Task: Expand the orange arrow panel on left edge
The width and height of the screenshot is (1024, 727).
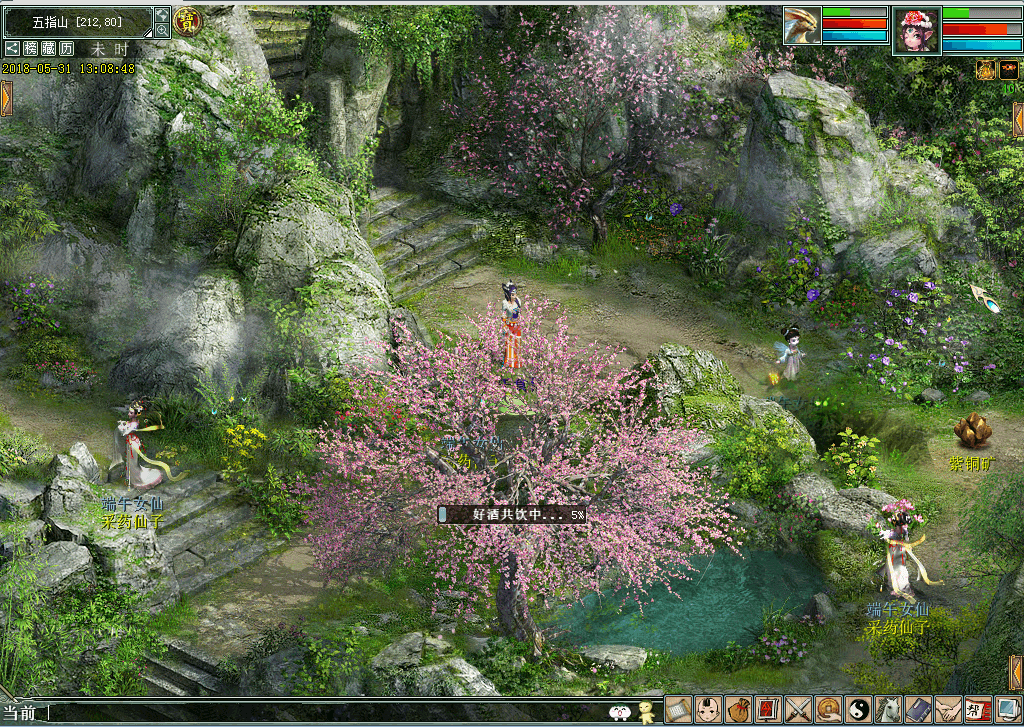Action: tap(6, 98)
